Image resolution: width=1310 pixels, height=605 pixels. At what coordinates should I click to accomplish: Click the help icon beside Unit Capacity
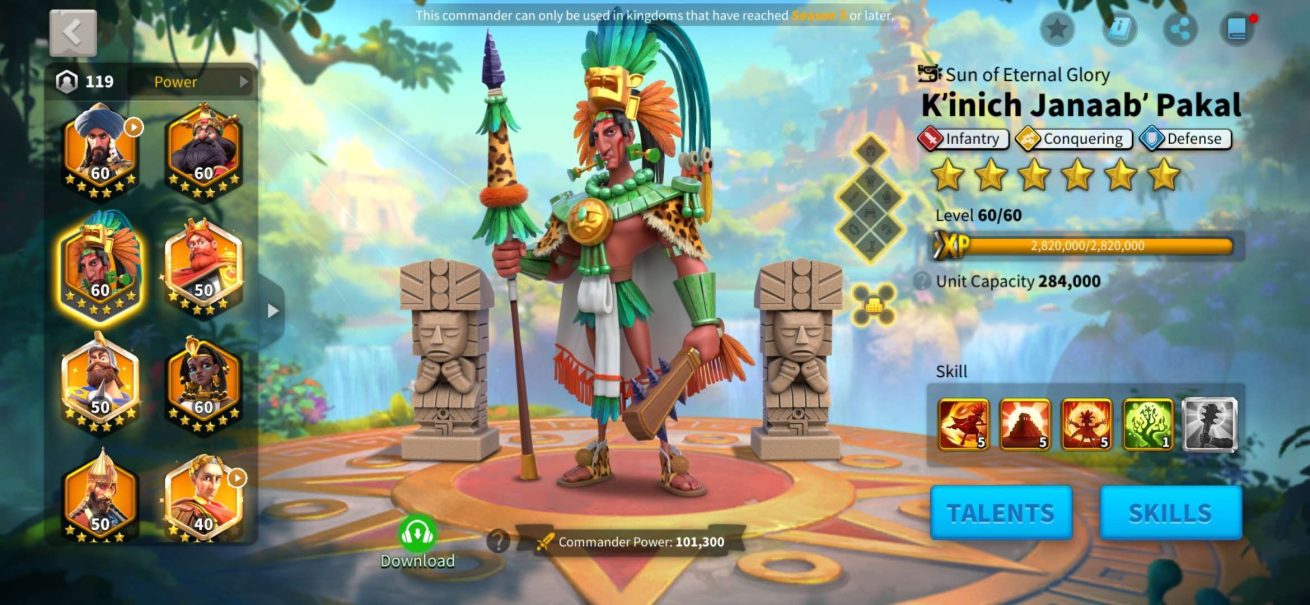tap(922, 281)
